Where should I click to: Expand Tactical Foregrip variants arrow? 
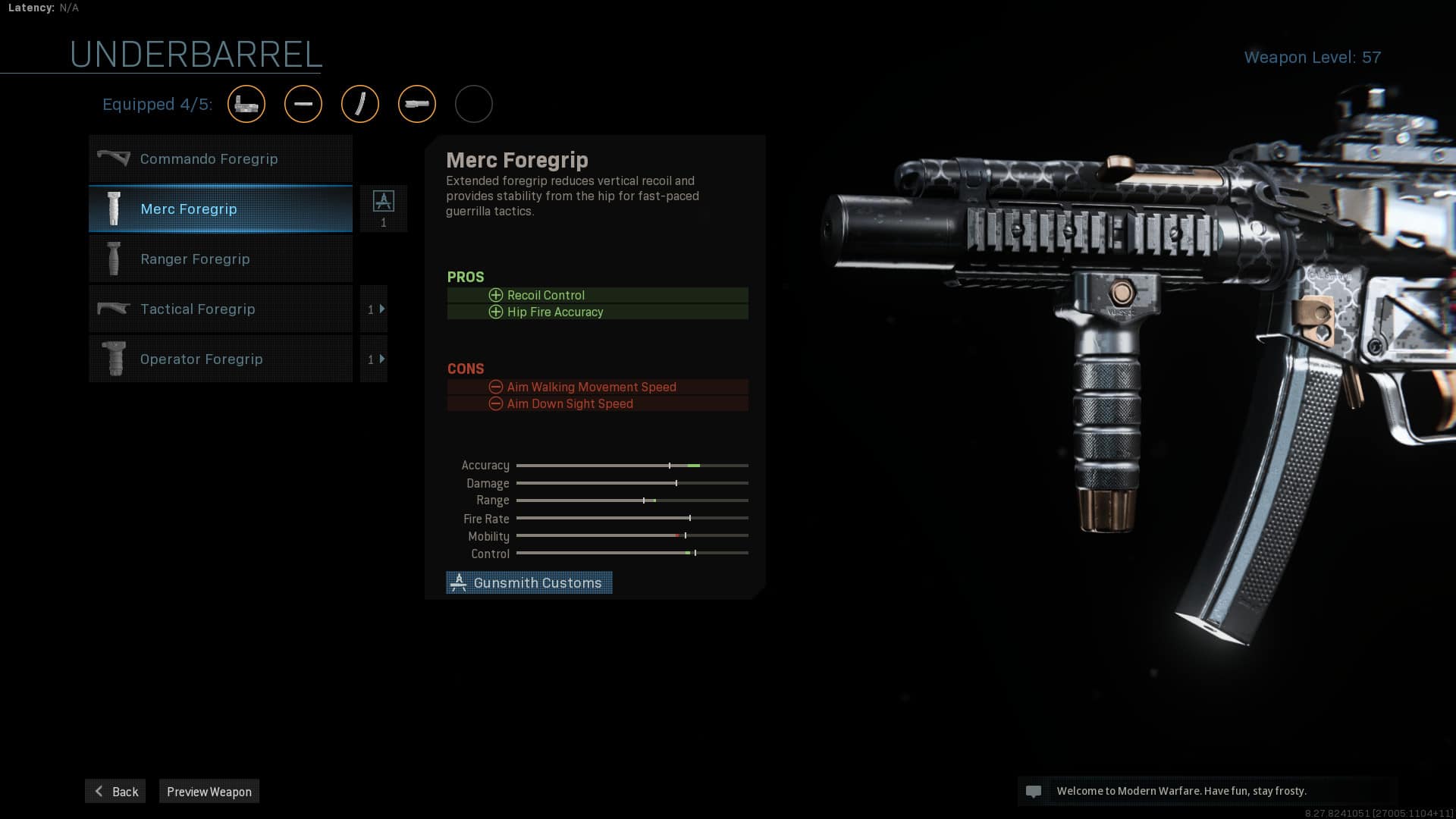tap(375, 309)
